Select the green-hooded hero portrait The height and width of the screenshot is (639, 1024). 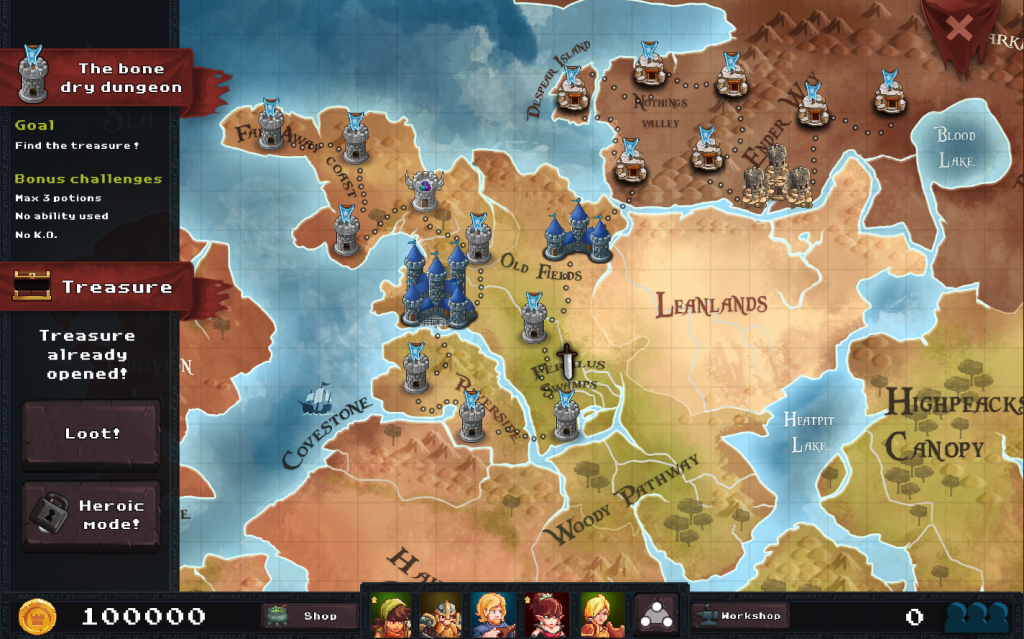point(391,614)
